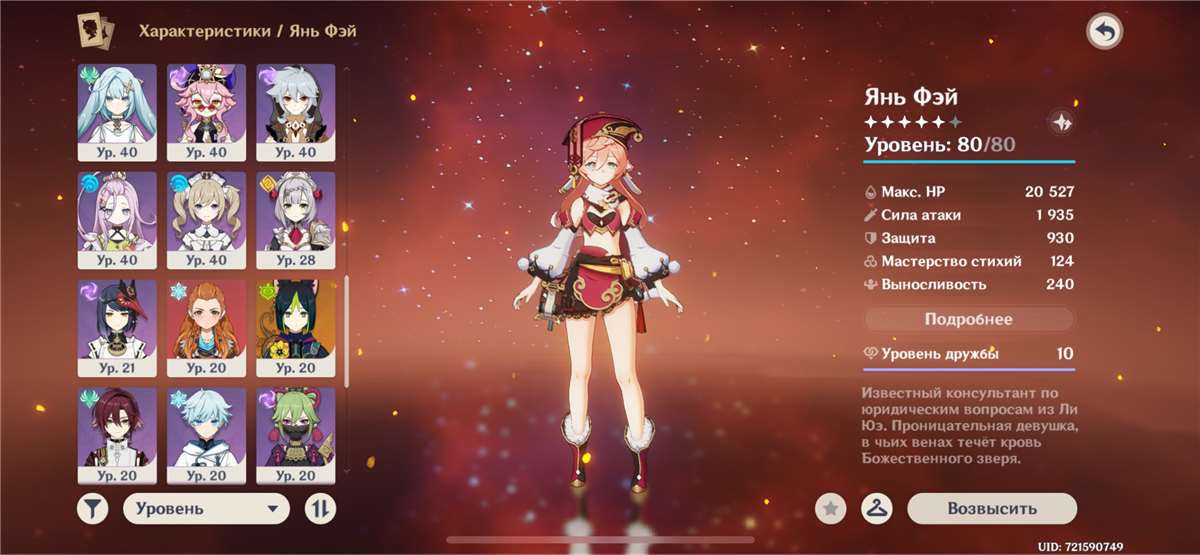Open the Уровень дружбы friendship row
The width and height of the screenshot is (1200, 555).
(x=968, y=354)
